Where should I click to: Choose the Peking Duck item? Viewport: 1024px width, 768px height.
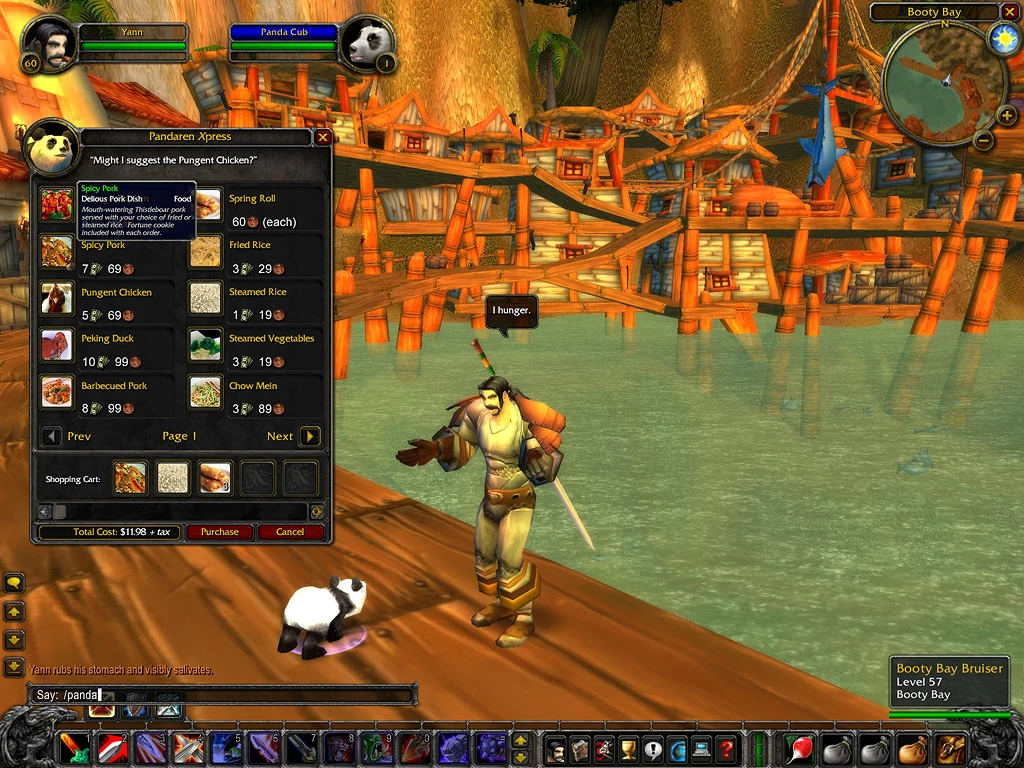[57, 345]
